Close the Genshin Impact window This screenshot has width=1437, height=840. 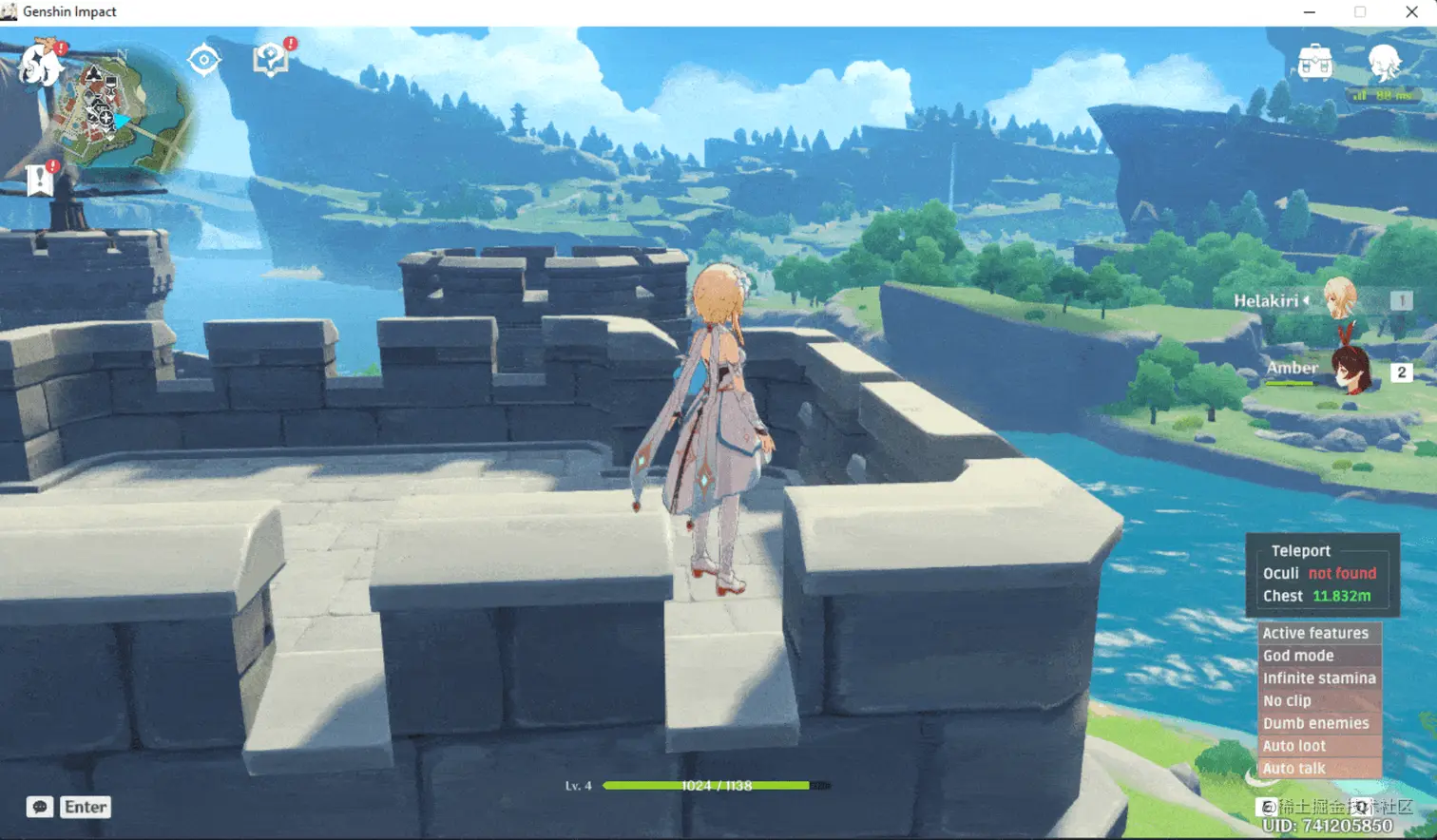pyautogui.click(x=1411, y=12)
